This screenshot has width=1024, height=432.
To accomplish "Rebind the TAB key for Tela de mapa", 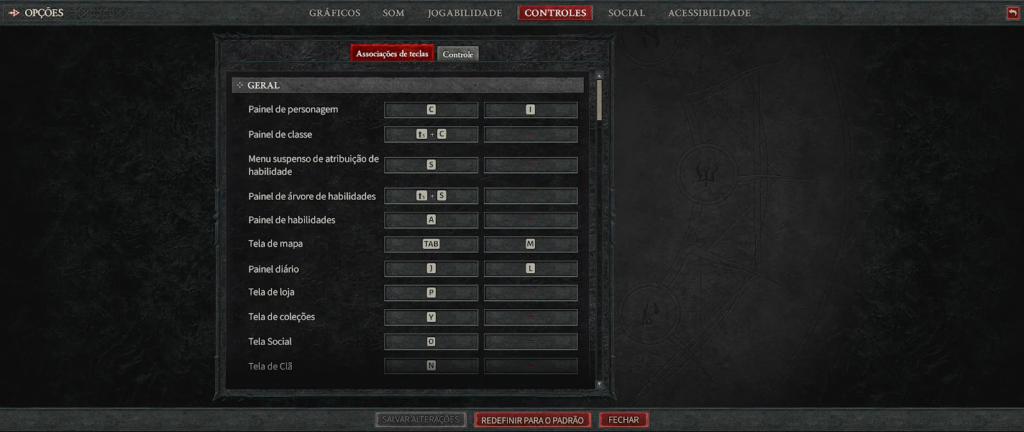I will [431, 244].
